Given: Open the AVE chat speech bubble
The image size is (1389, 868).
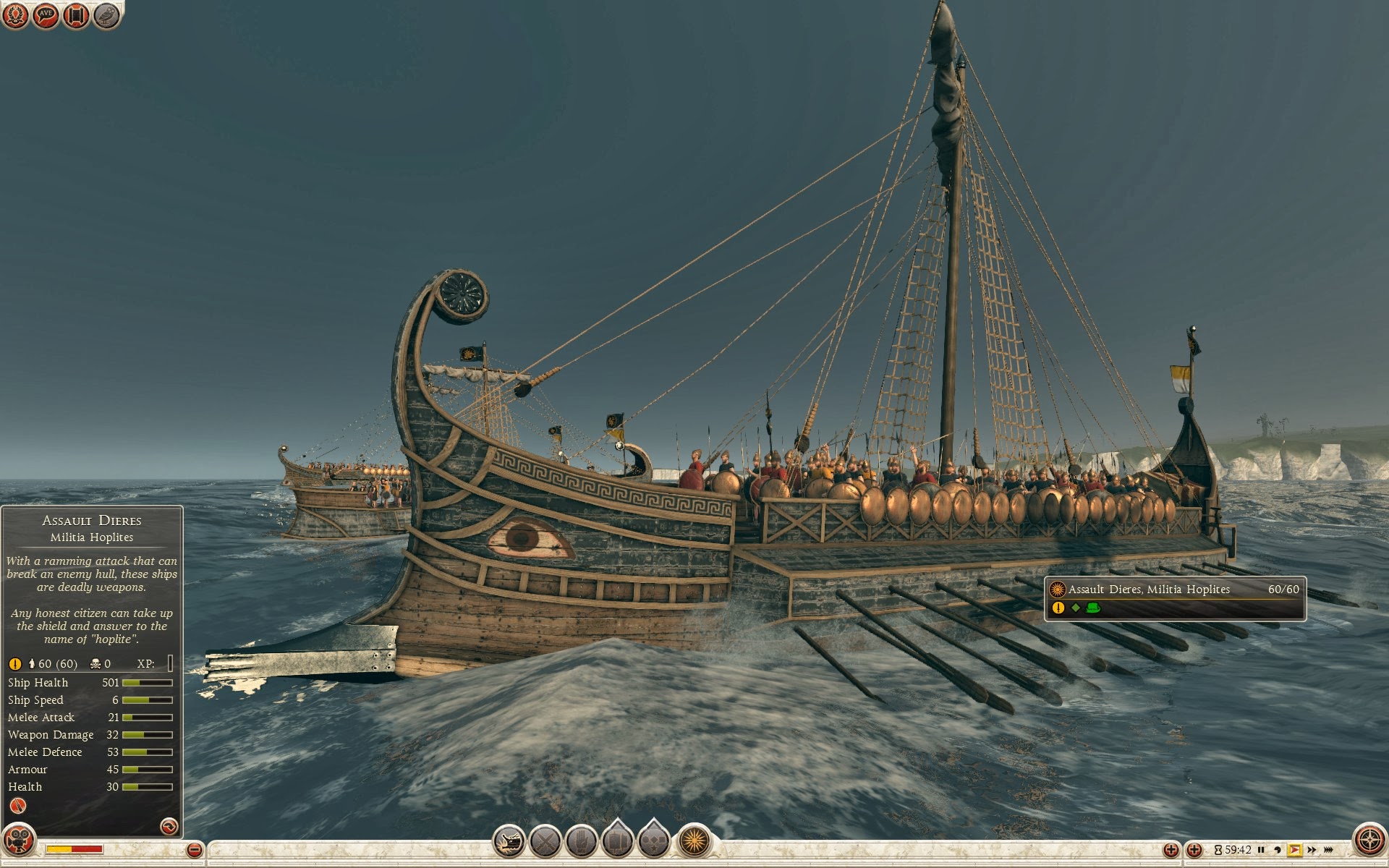Looking at the screenshot, I should click(x=46, y=15).
